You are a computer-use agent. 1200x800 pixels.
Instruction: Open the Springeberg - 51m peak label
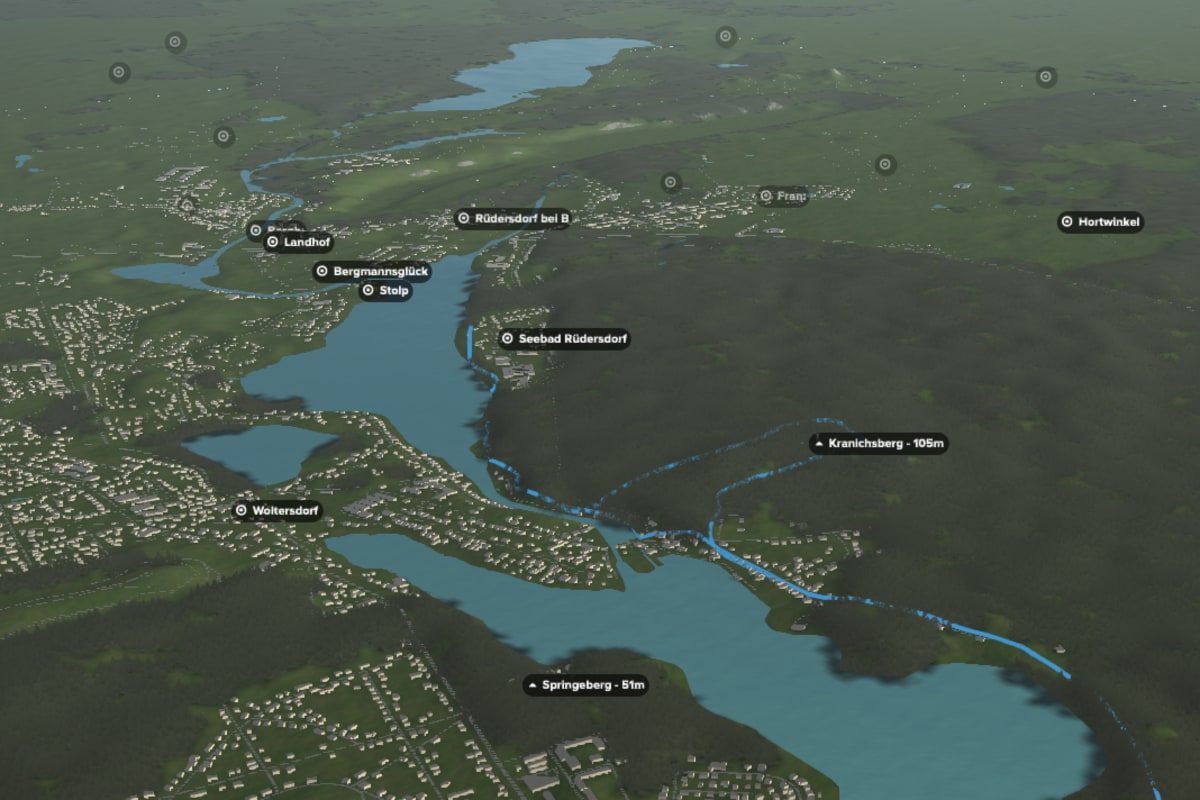click(x=586, y=686)
